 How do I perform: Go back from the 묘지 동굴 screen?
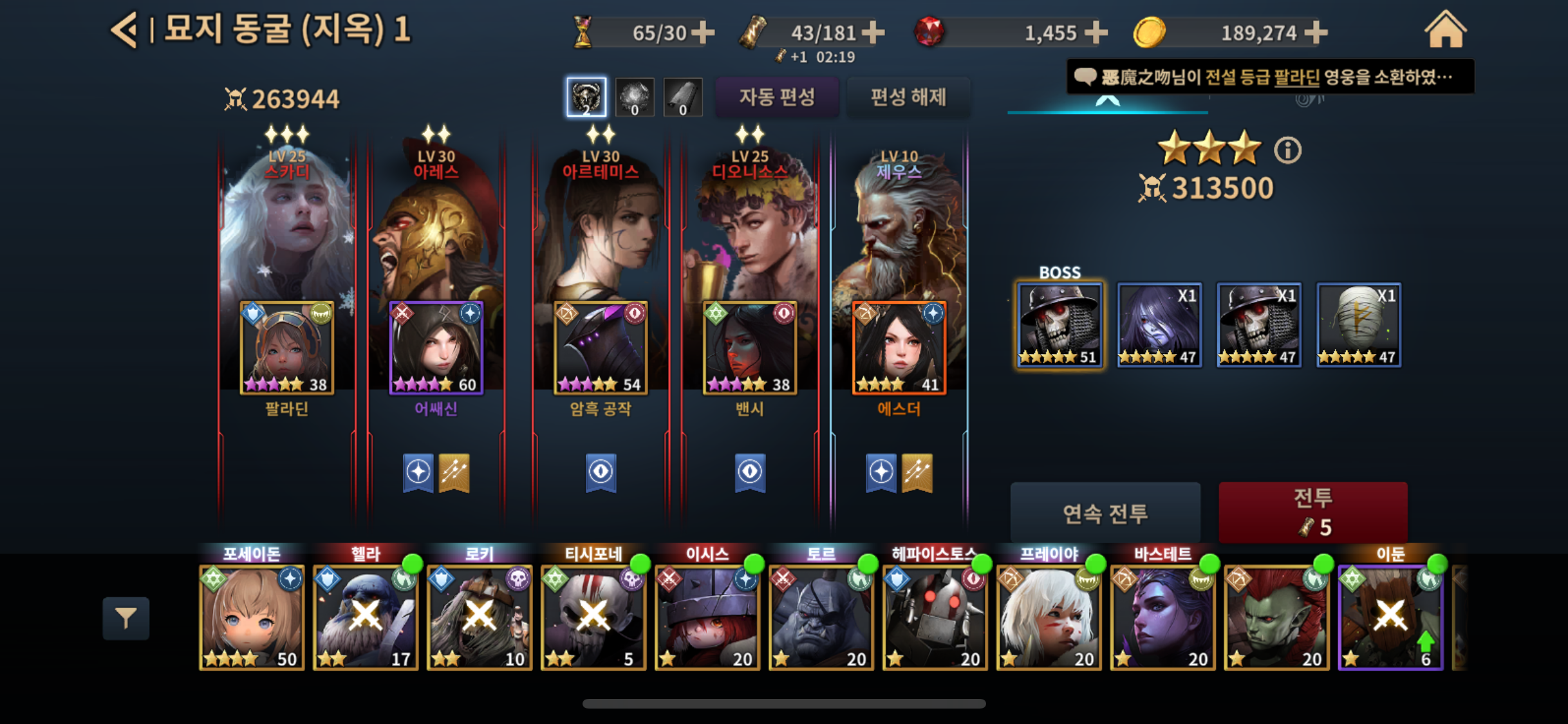pos(124,30)
